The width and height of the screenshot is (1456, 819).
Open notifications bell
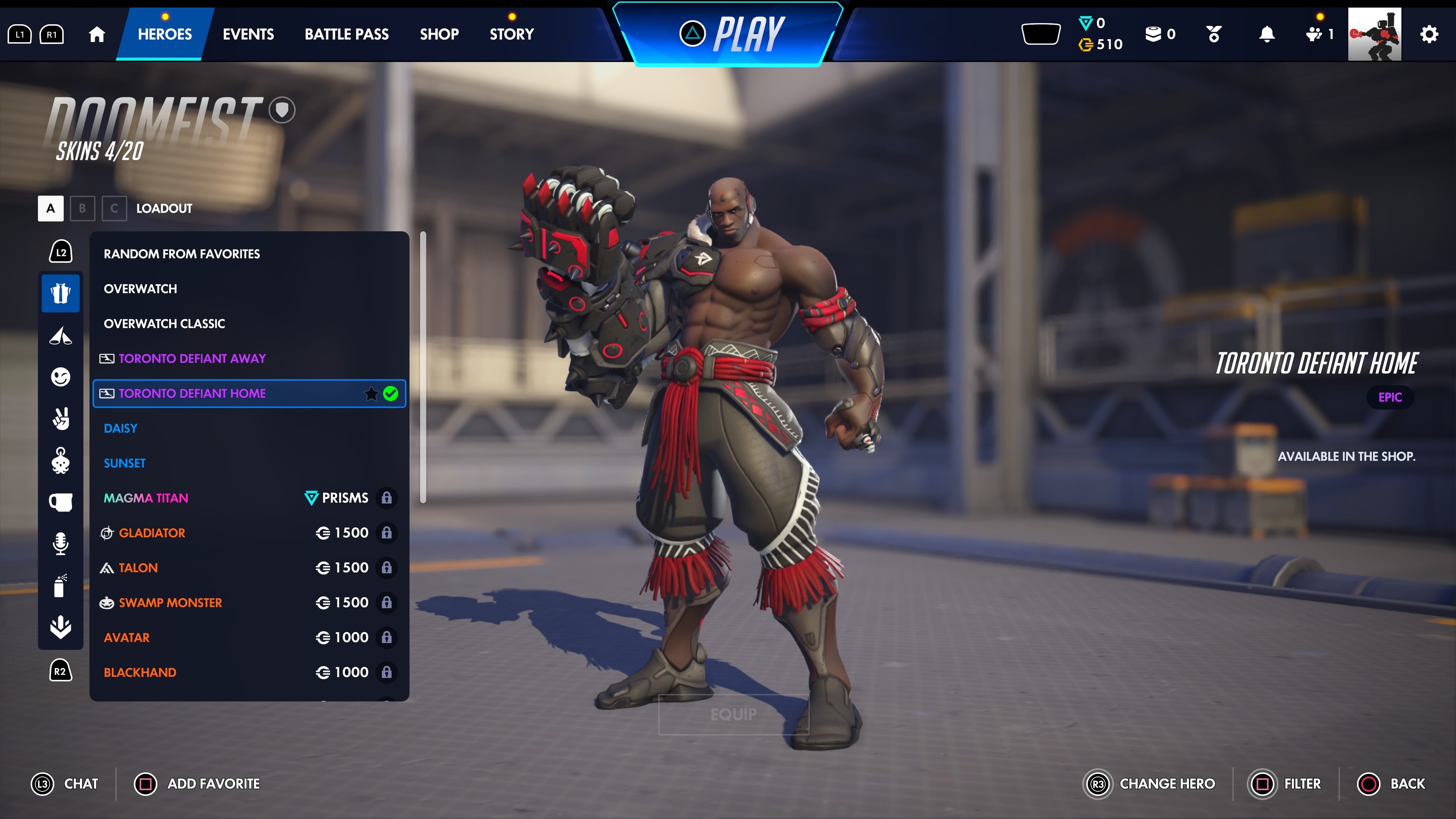tap(1267, 35)
